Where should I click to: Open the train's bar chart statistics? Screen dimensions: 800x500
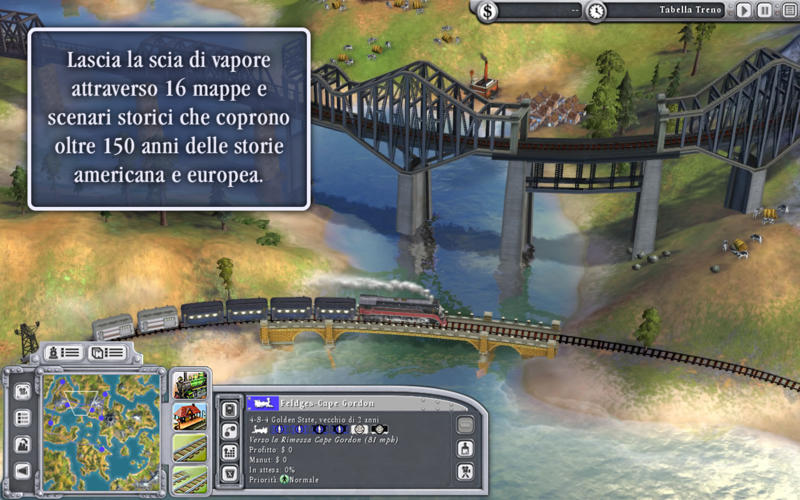coord(229,451)
